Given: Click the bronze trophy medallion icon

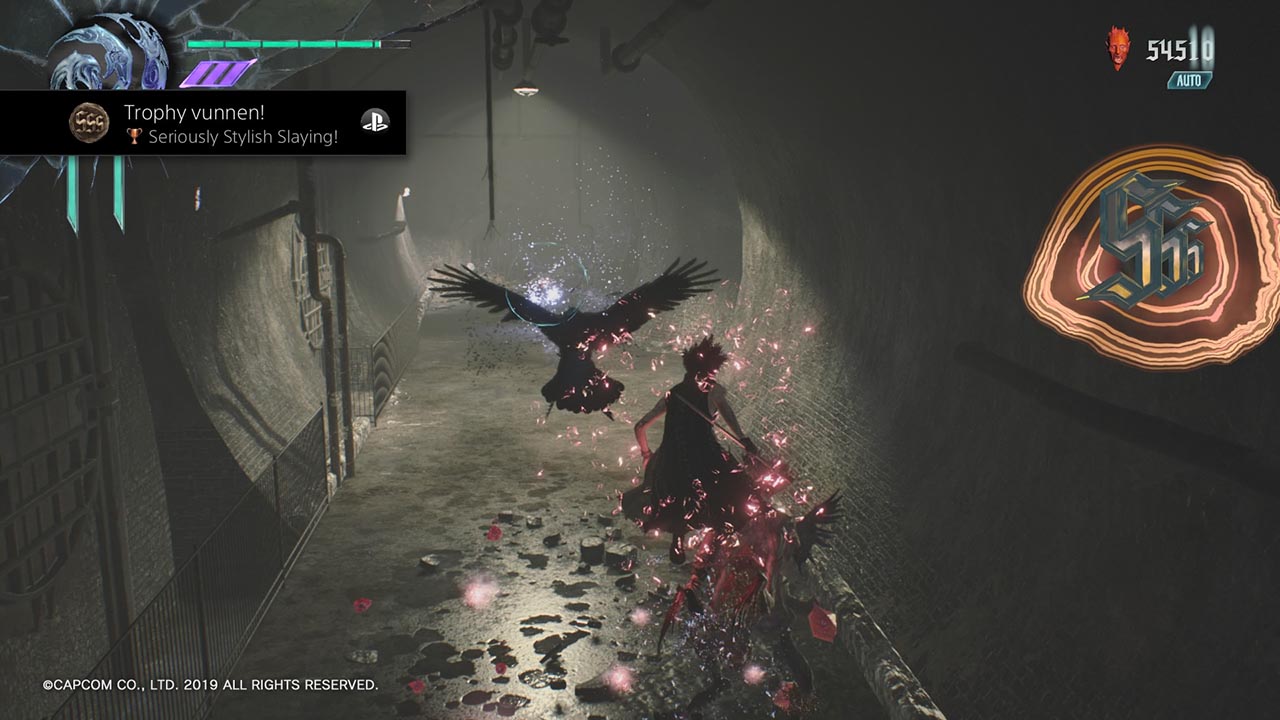Looking at the screenshot, I should point(88,122).
